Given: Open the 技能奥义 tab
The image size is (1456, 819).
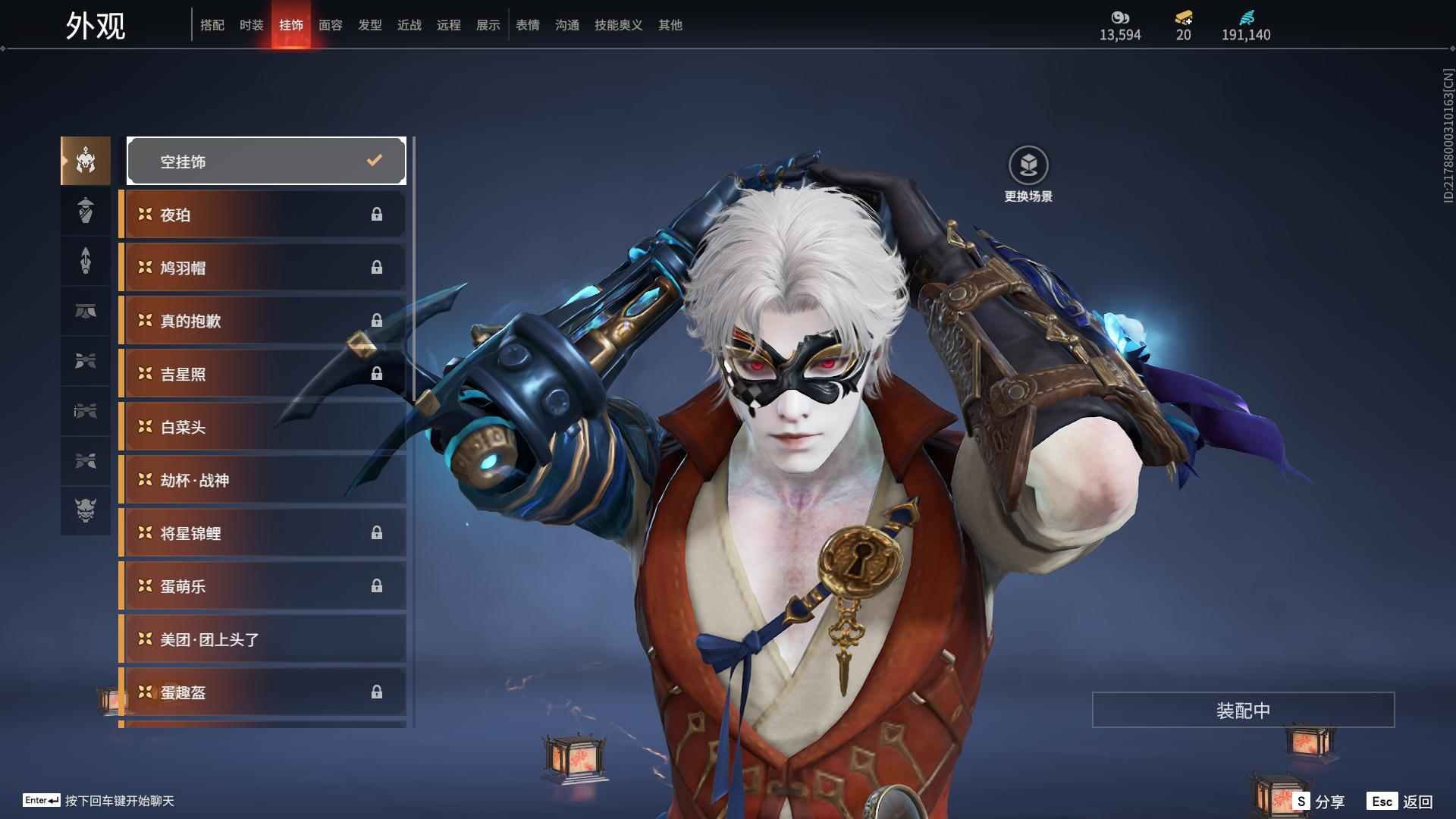Looking at the screenshot, I should click(x=618, y=25).
